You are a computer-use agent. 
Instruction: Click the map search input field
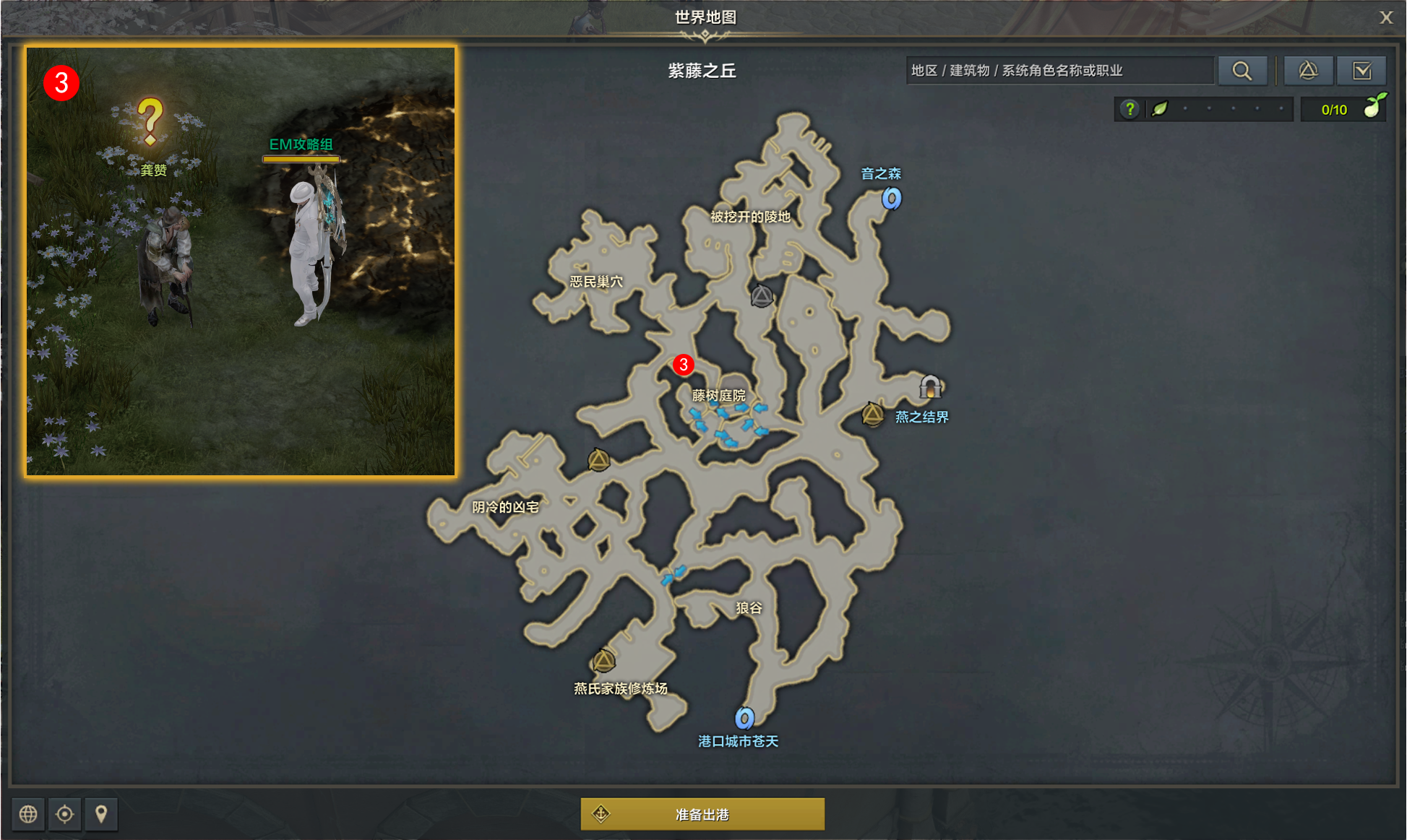(1059, 71)
